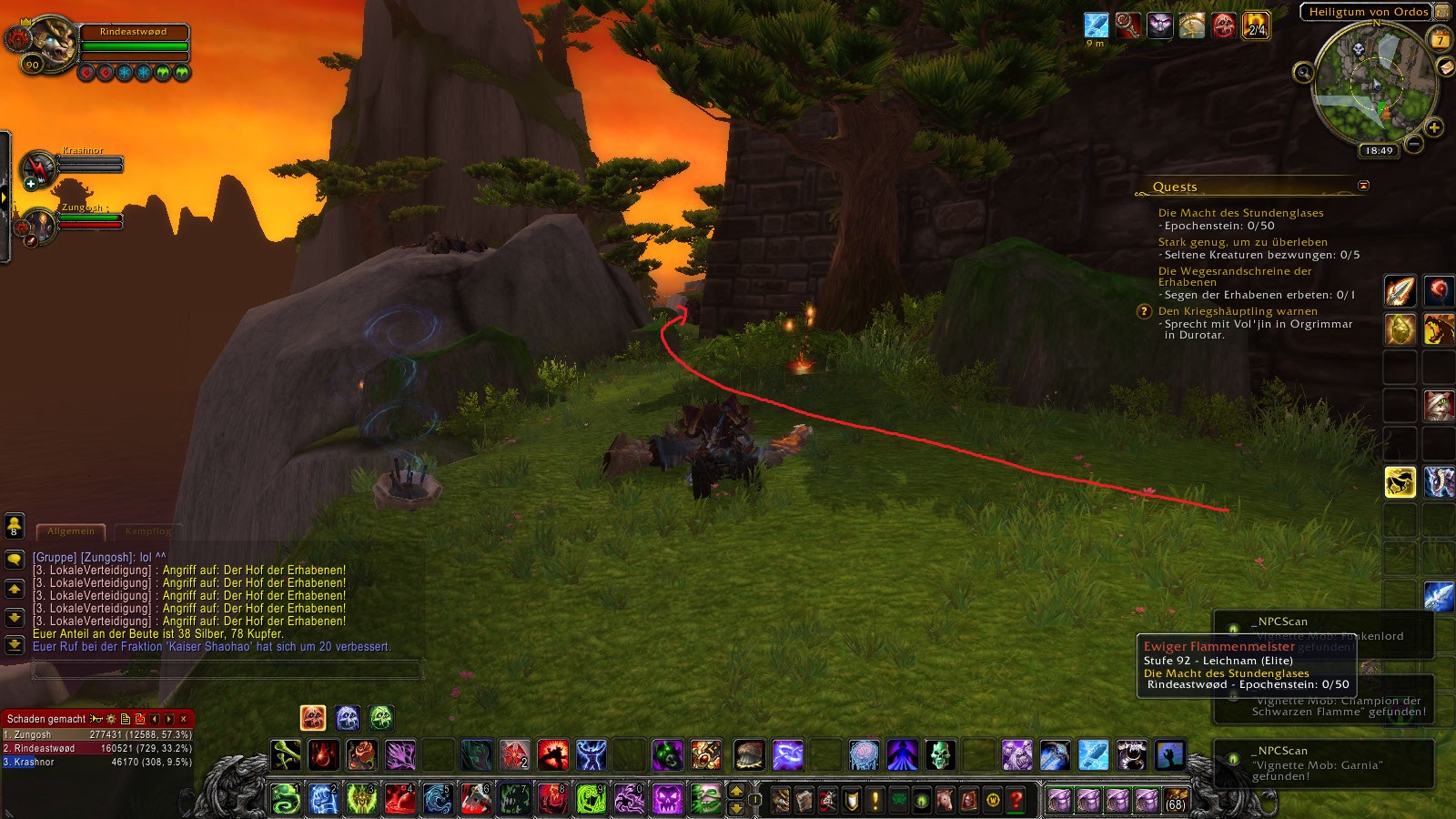Zoom out on the minimap
The width and height of the screenshot is (1456, 819).
click(1414, 144)
